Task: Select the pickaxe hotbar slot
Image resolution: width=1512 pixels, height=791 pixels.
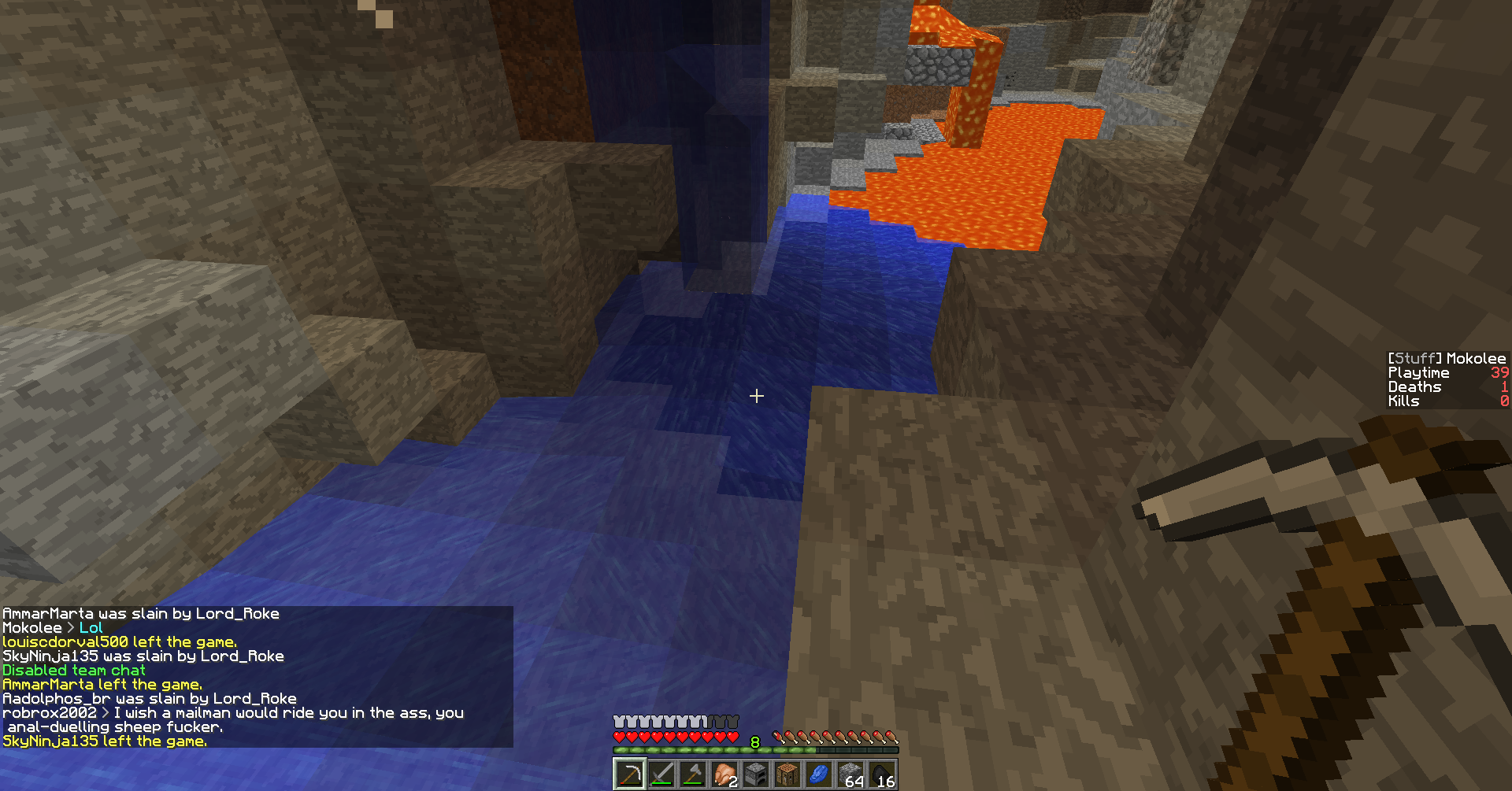Action: point(630,774)
